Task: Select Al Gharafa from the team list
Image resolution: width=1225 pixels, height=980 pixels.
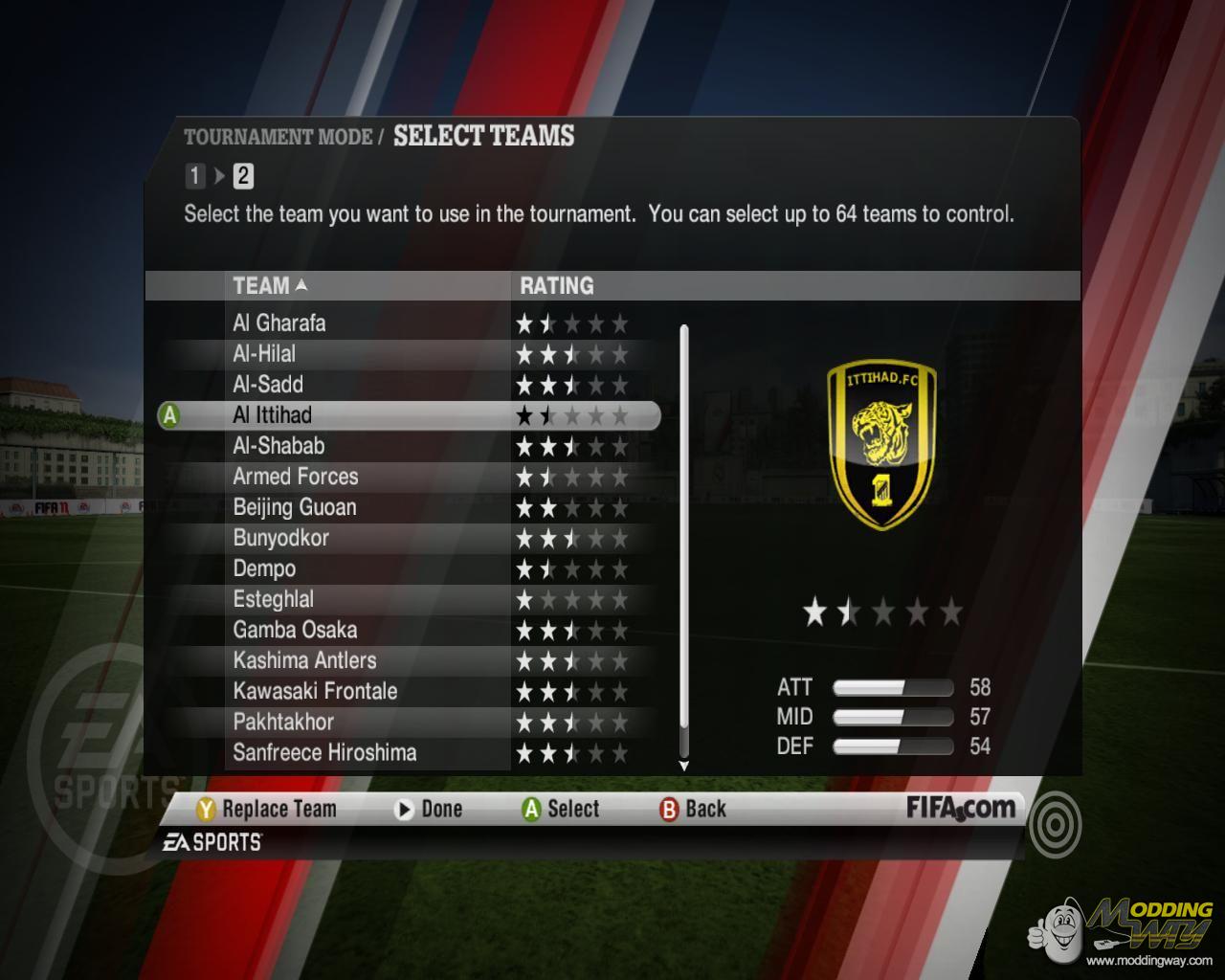Action: [x=279, y=323]
